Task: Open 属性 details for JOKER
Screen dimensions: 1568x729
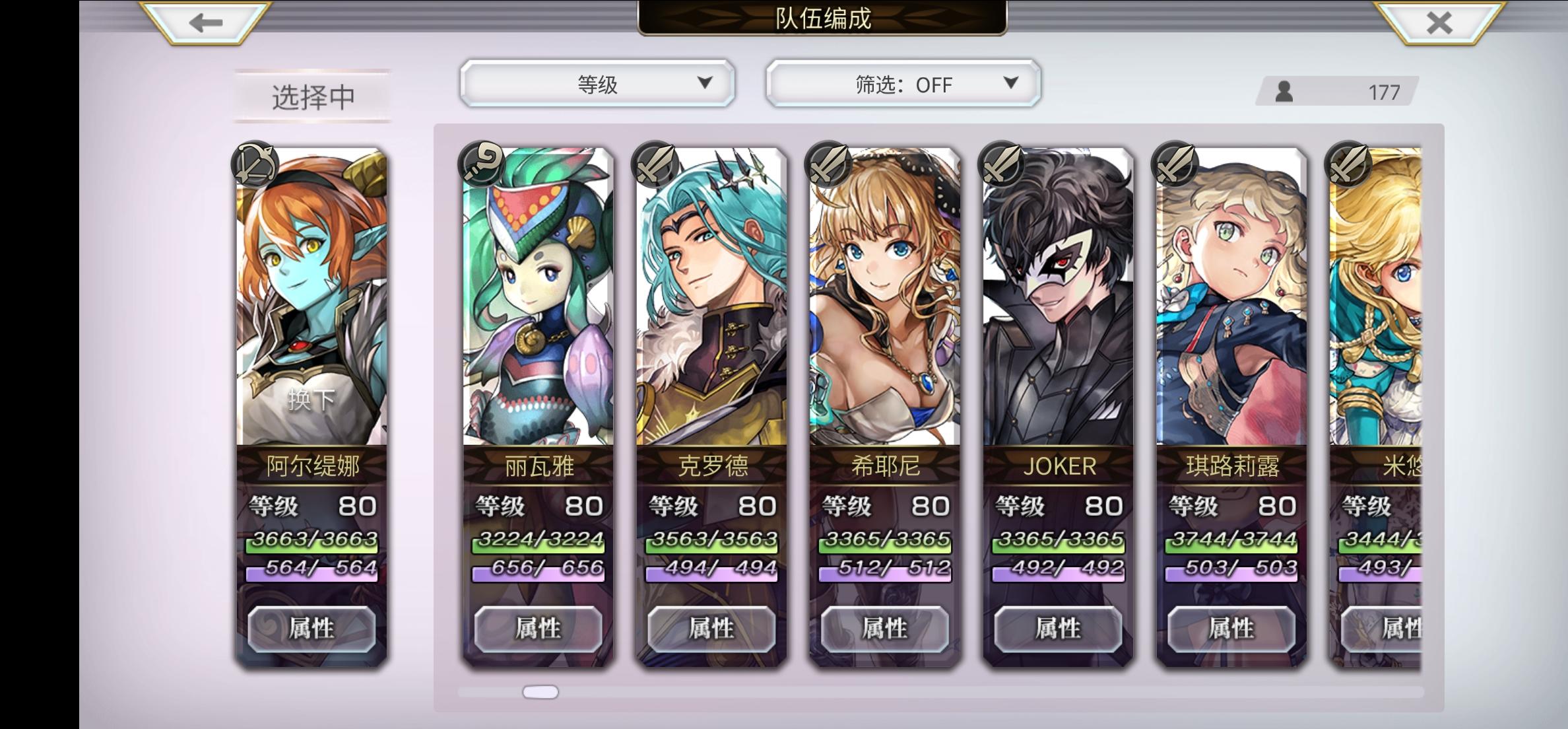Action: (1058, 629)
